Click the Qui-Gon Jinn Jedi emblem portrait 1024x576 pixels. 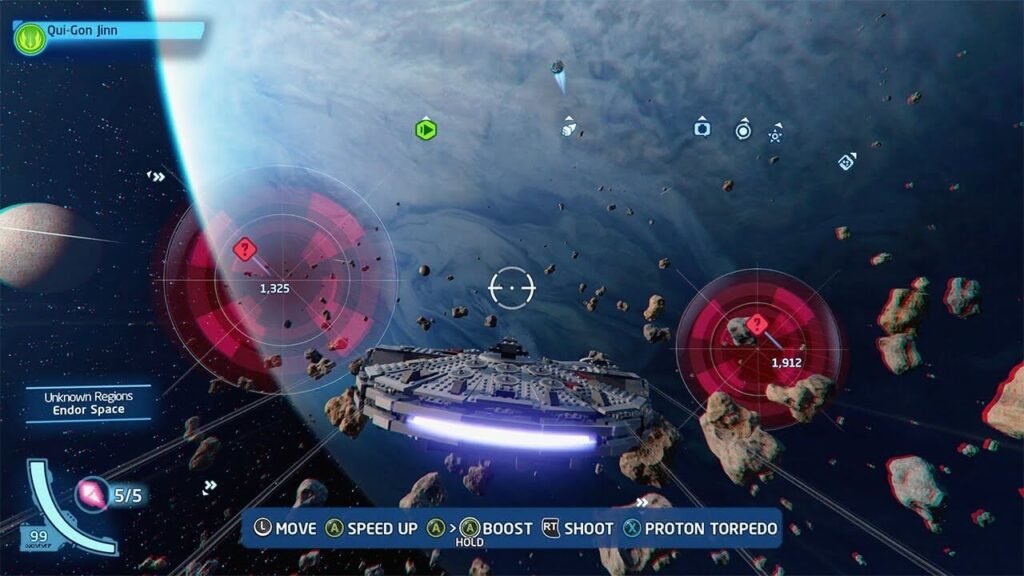point(30,39)
